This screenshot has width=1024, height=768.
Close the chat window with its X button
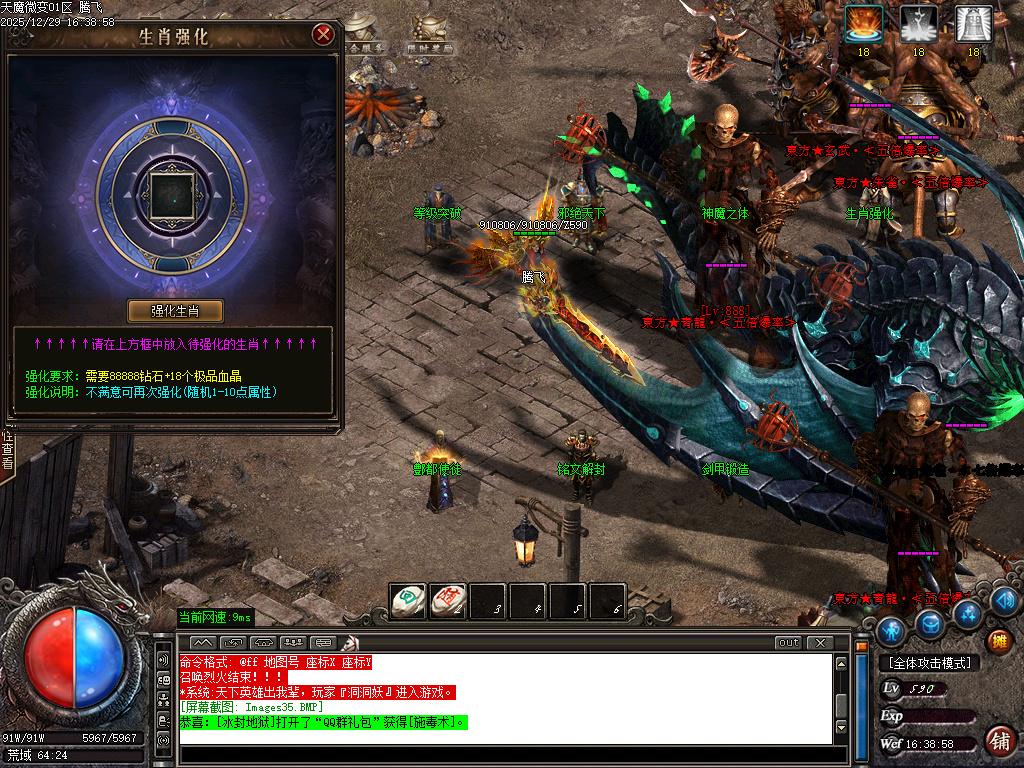point(820,642)
